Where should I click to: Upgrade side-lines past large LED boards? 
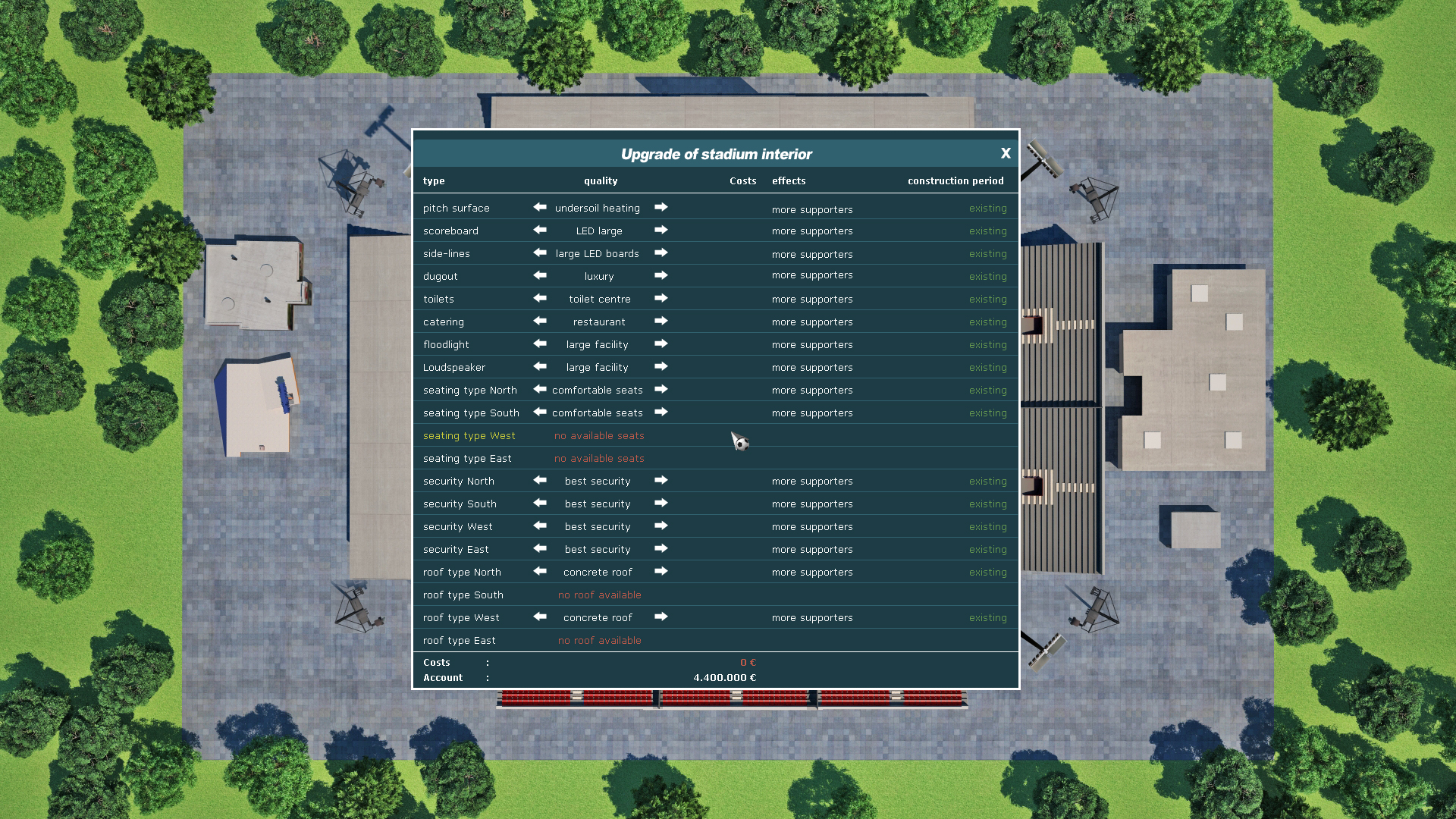coord(661,253)
